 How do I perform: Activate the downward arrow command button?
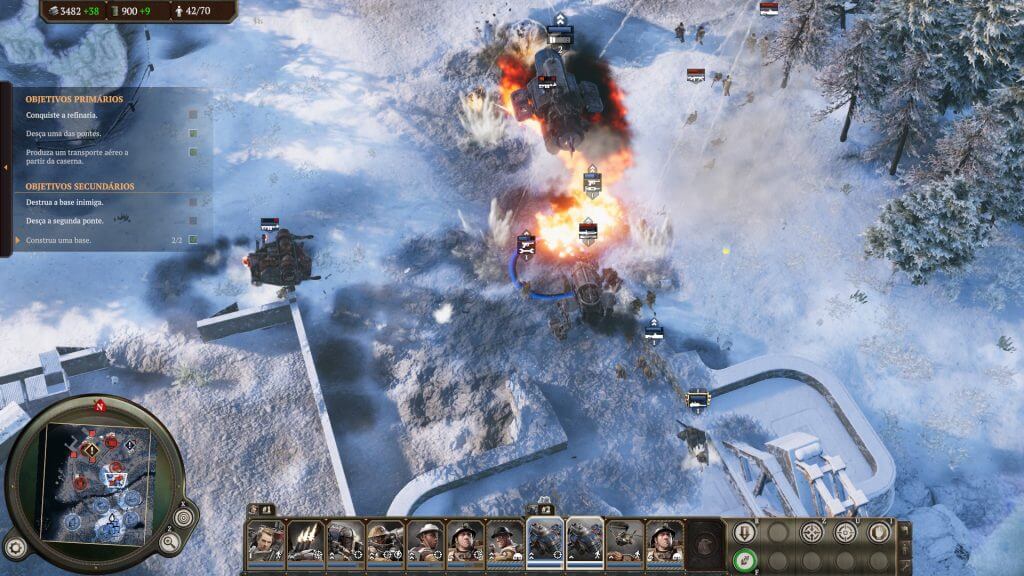743,532
